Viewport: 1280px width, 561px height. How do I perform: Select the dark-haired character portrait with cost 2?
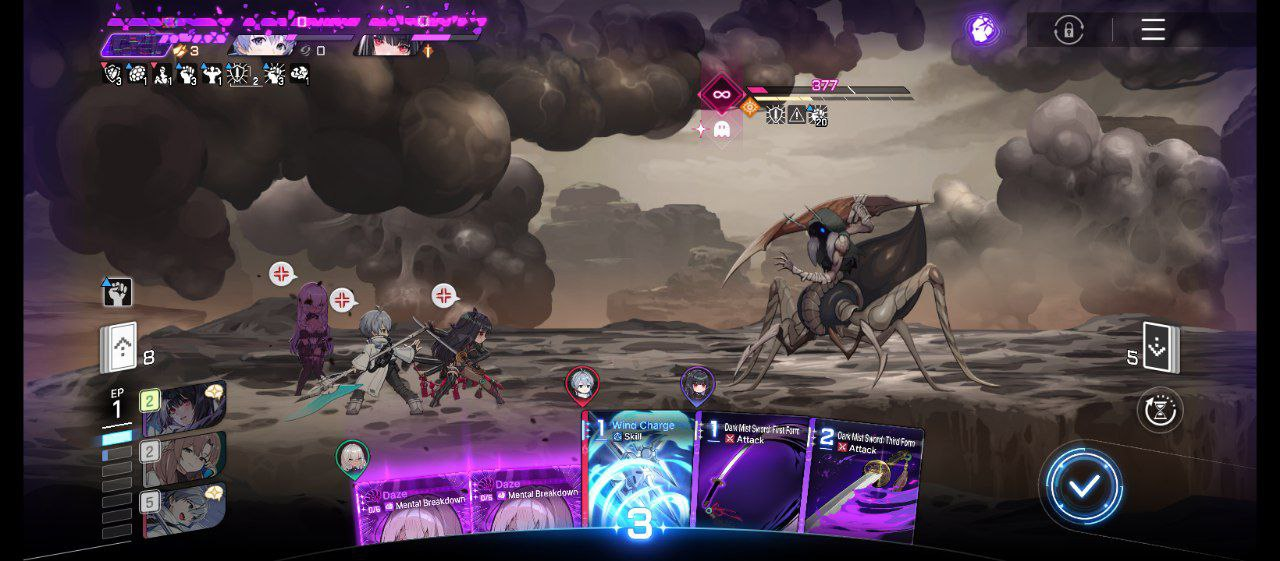(x=185, y=408)
